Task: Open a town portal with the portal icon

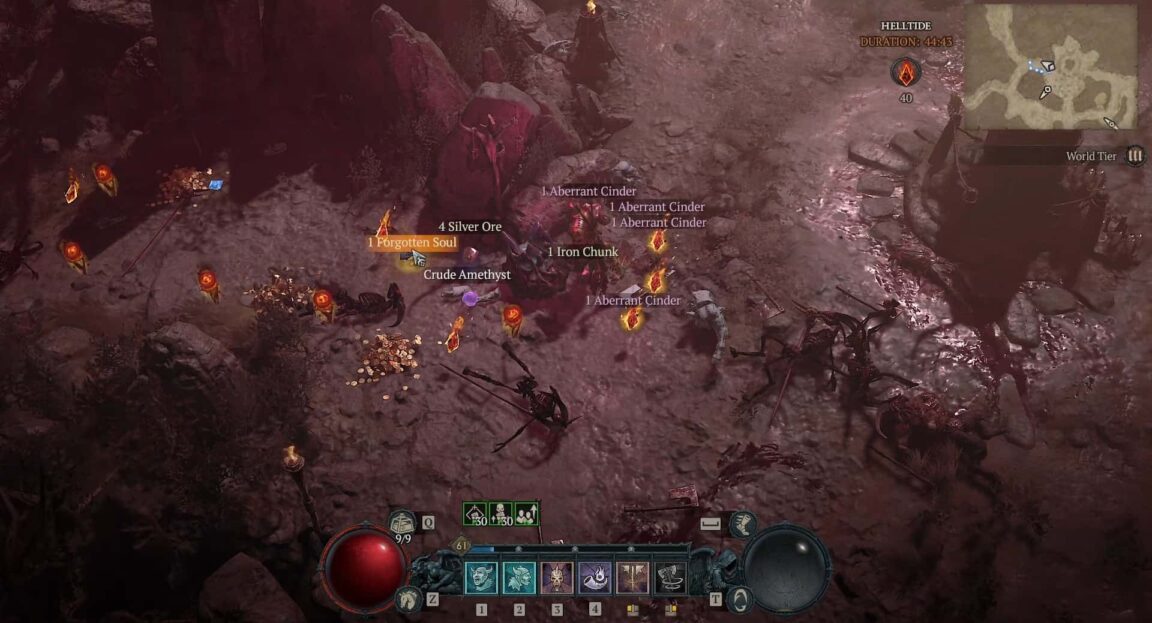Action: coord(741,599)
